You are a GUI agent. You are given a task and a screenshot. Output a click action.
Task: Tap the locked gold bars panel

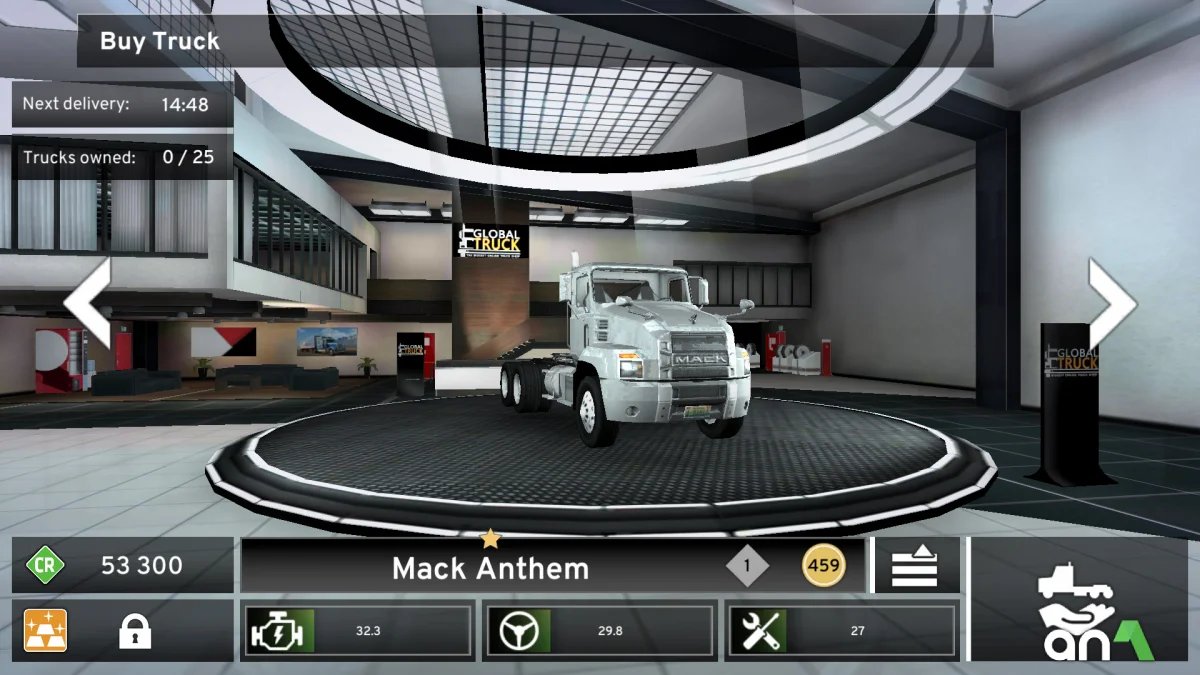tap(122, 631)
